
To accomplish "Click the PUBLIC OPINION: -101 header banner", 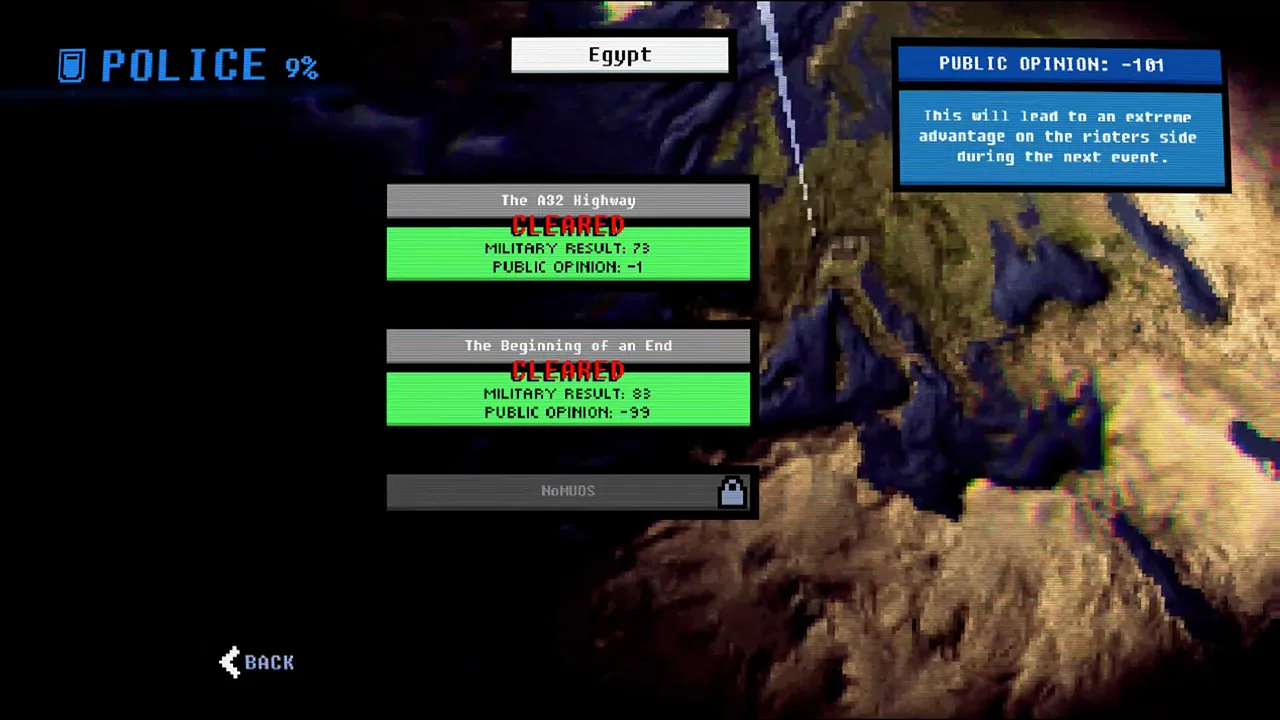I will click(x=1058, y=64).
